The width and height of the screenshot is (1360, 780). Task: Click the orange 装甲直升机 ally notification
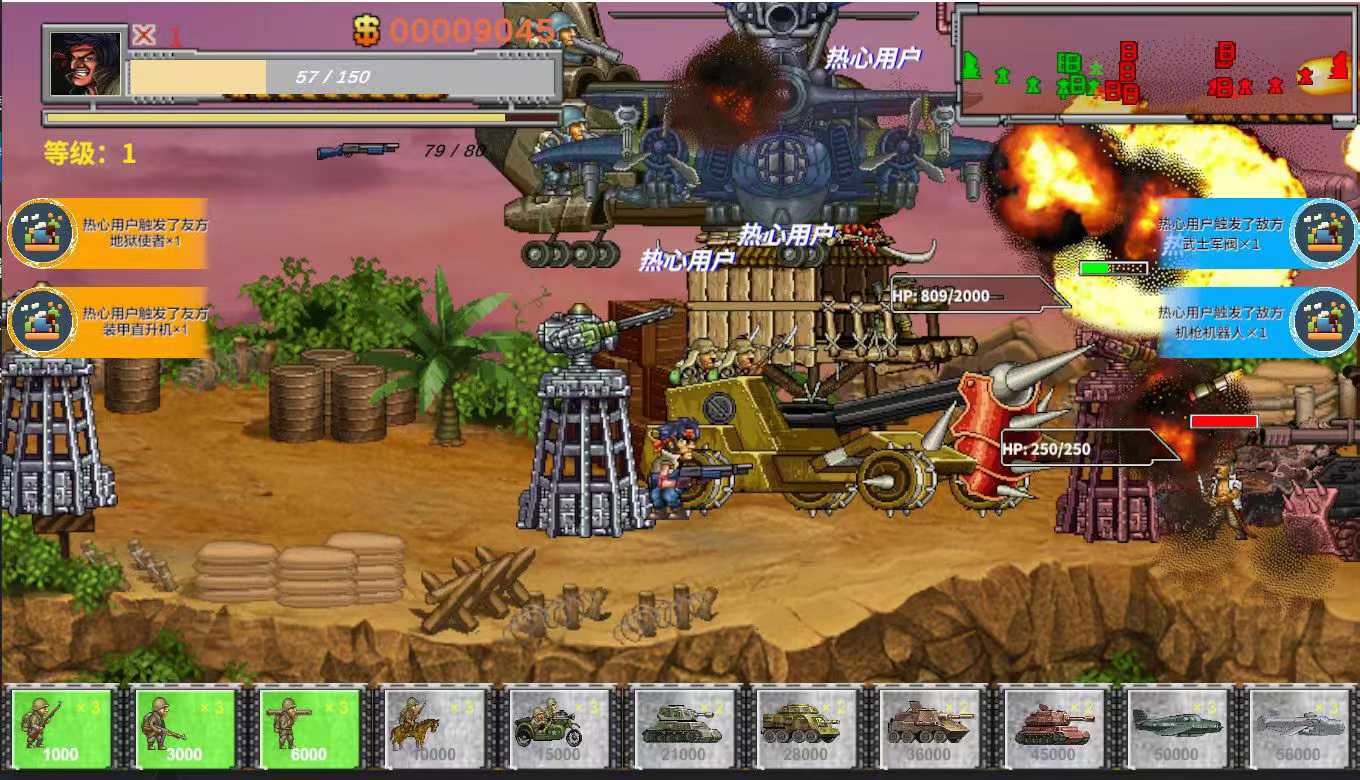pos(108,322)
